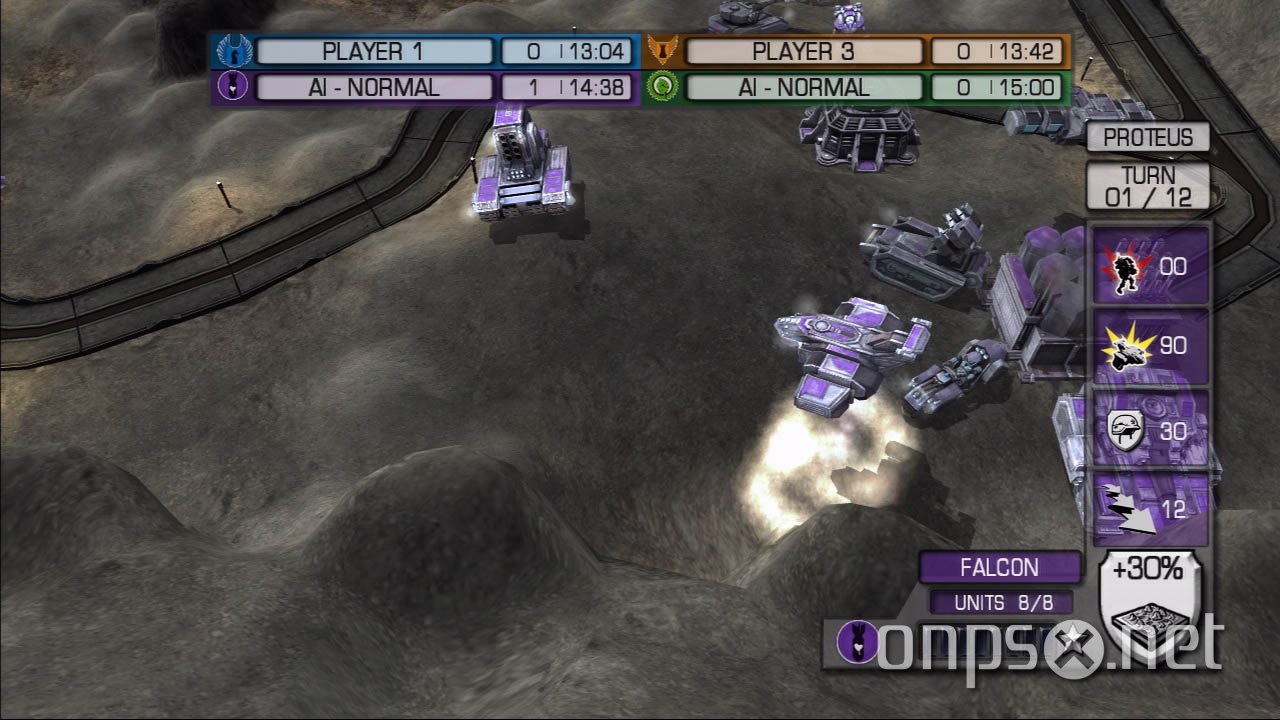Click the UNITS 8/8 counter
This screenshot has height=720, width=1280.
coord(1000,602)
